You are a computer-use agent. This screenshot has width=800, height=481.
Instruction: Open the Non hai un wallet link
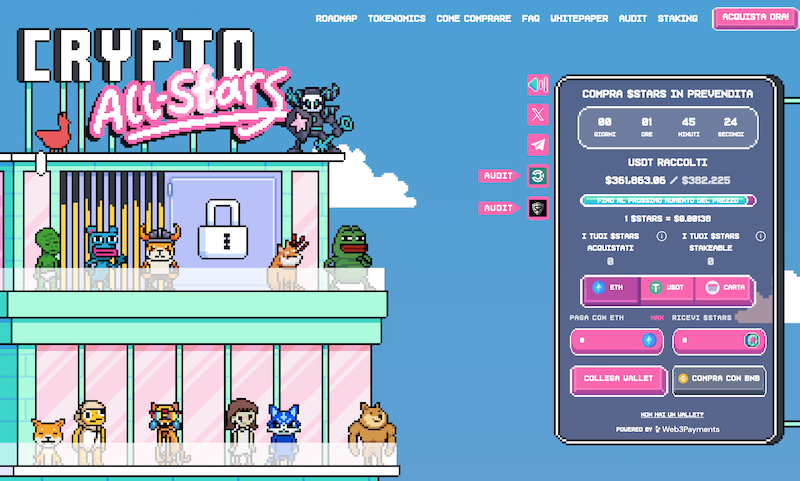pyautogui.click(x=672, y=413)
